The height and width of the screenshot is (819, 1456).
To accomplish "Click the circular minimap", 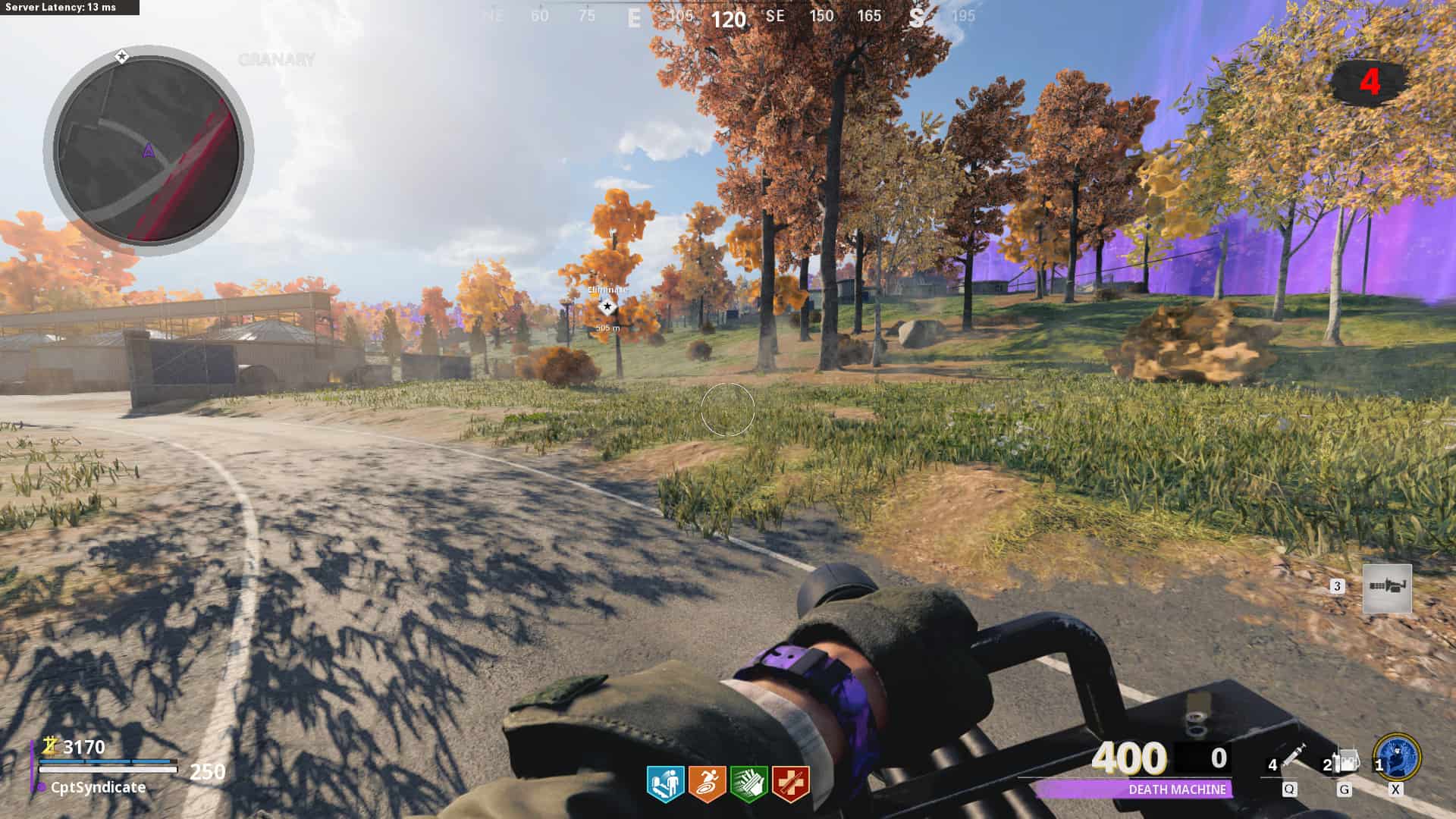I will pos(149,151).
